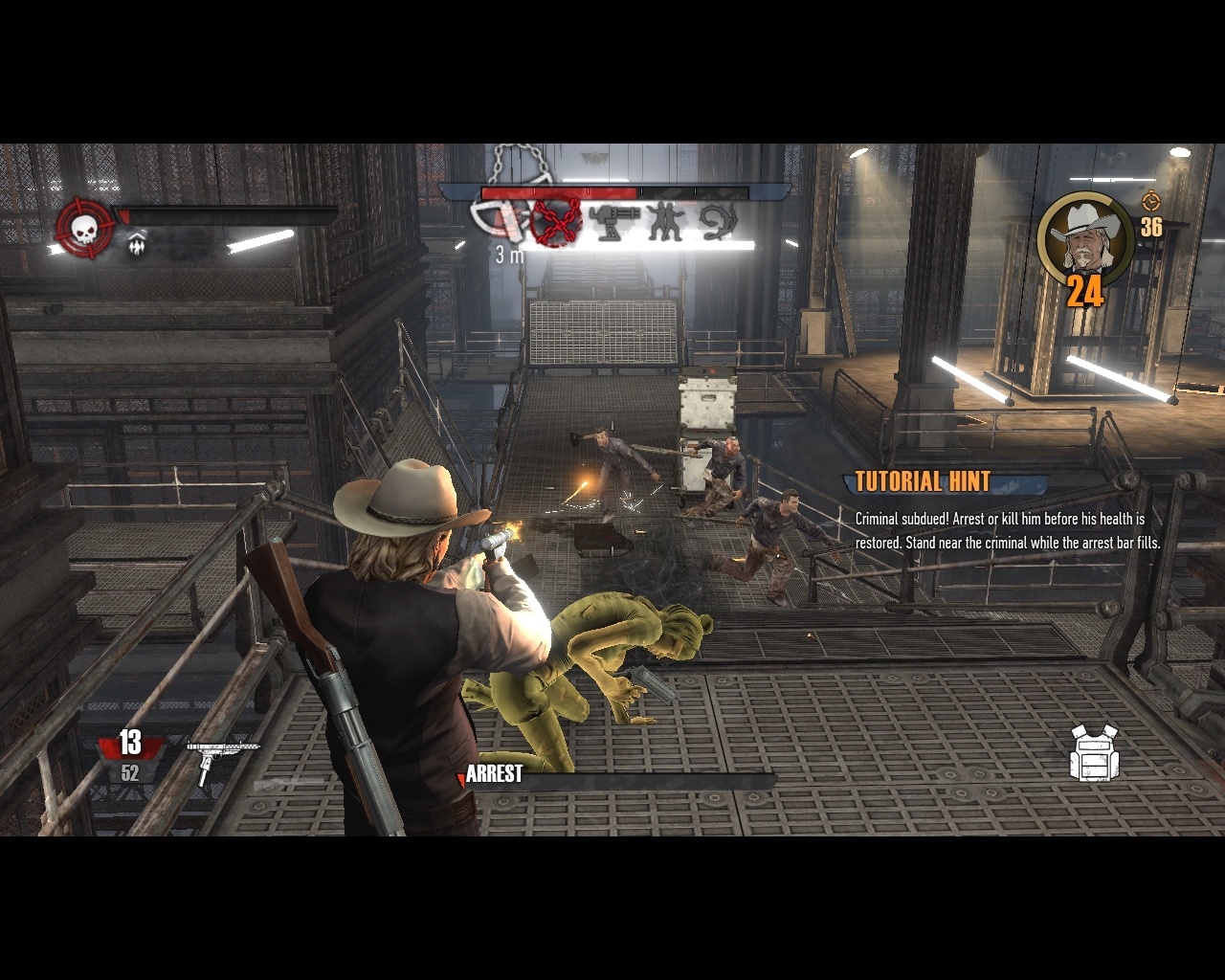Screen dimensions: 1225x980
Task: Select the skull reticle icon at top left
Action: (x=82, y=227)
